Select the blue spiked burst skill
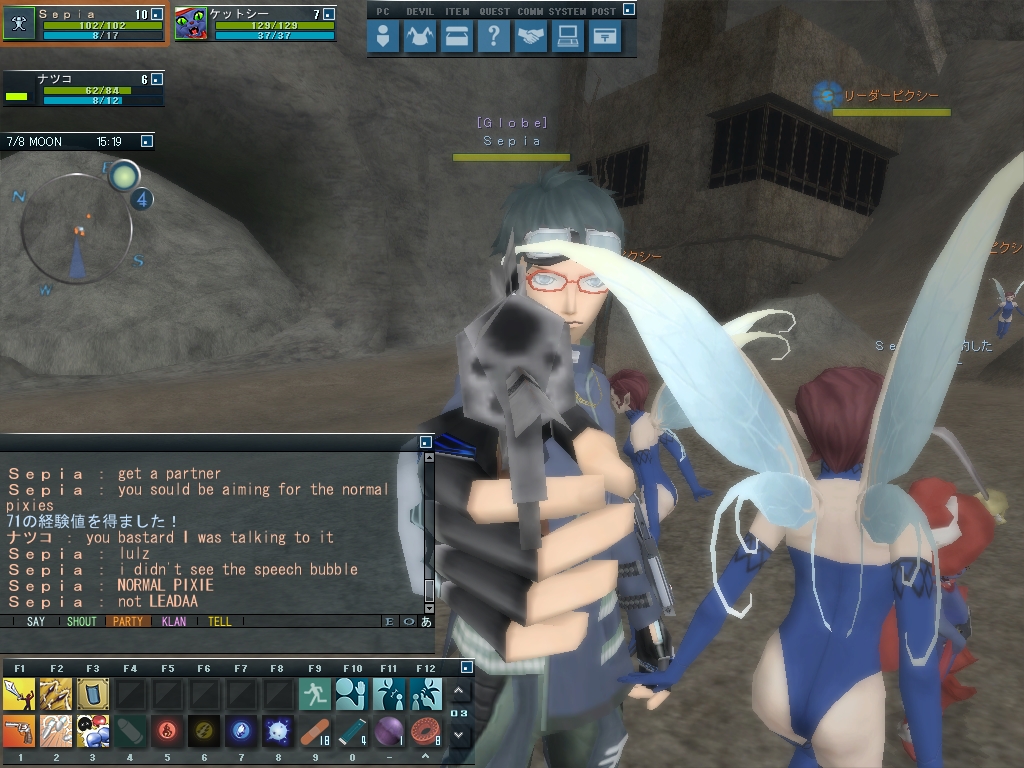Image resolution: width=1024 pixels, height=768 pixels. 278,731
